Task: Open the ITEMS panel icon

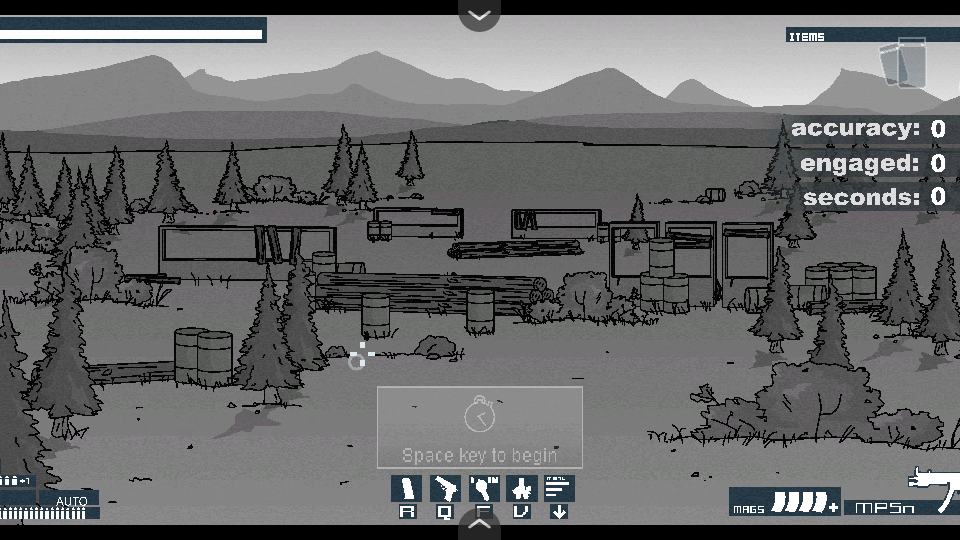Action: pos(903,63)
